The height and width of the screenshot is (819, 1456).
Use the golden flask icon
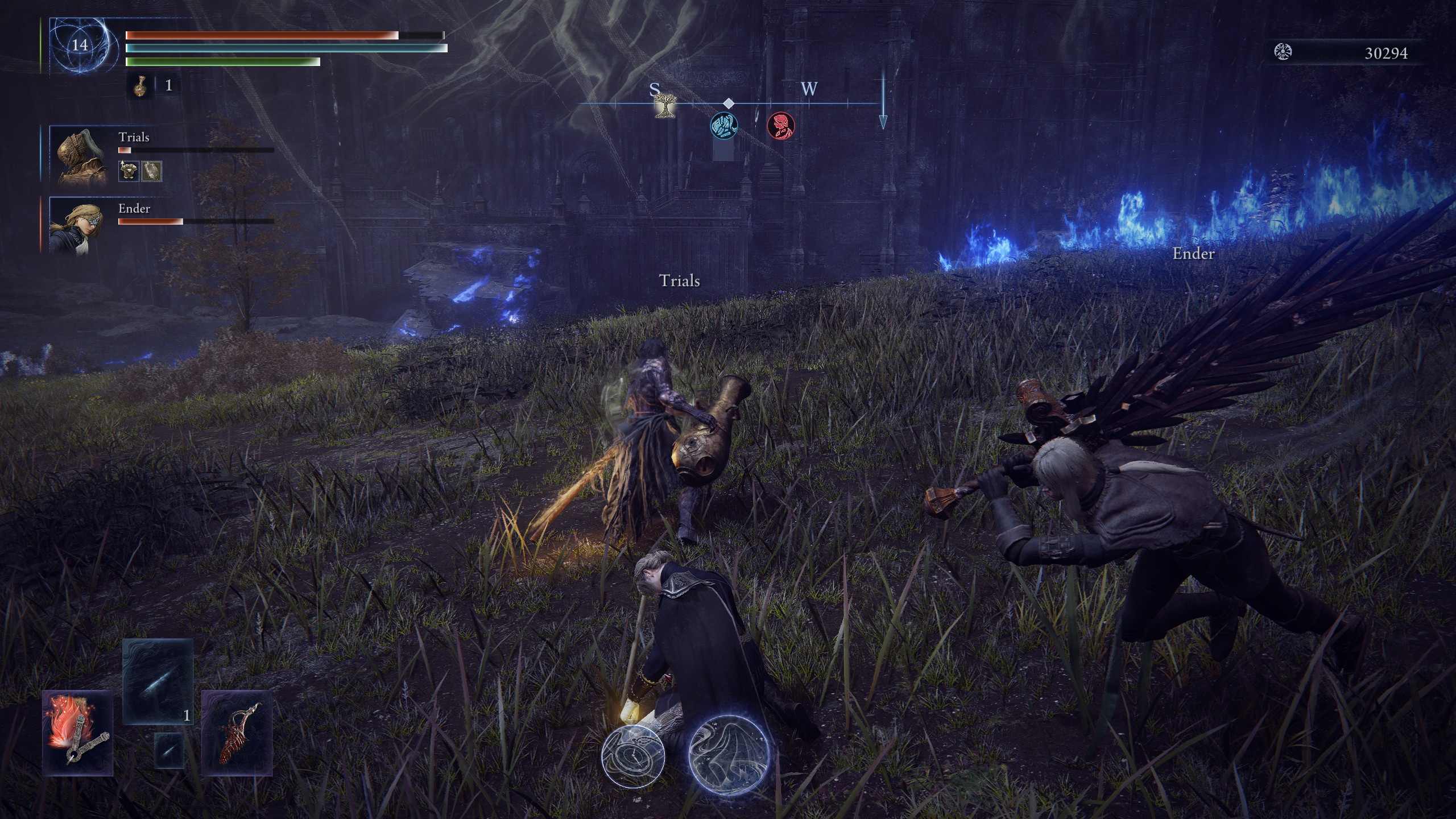(139, 86)
